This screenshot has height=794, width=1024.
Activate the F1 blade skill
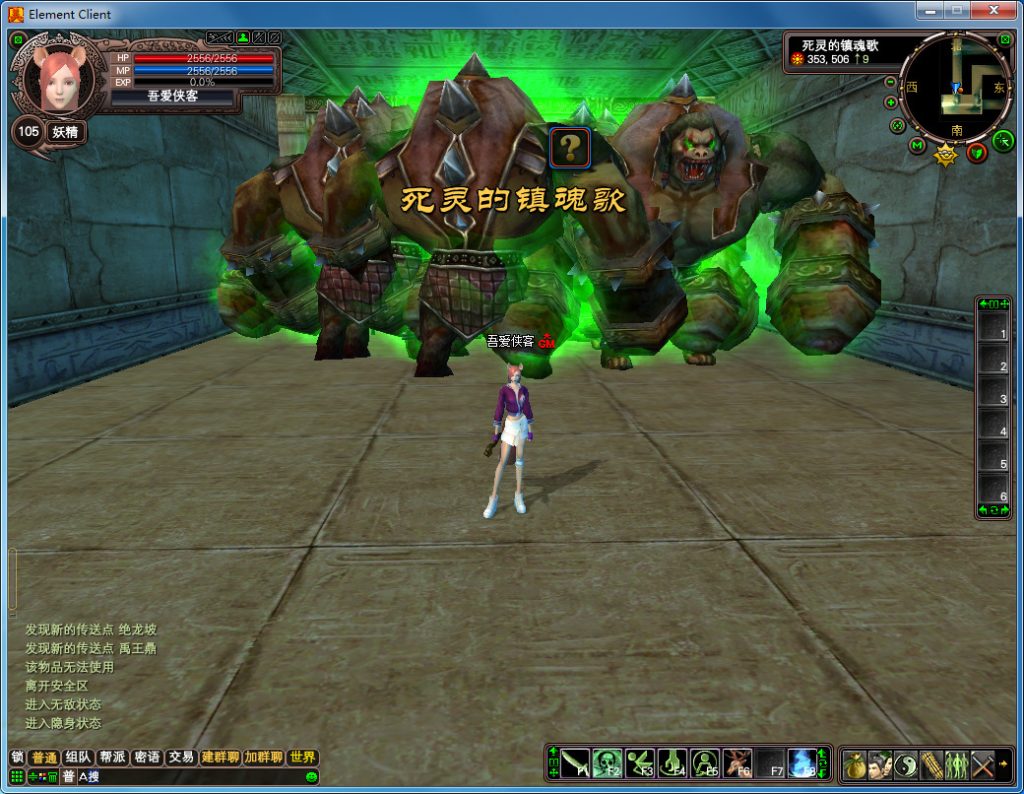click(574, 764)
